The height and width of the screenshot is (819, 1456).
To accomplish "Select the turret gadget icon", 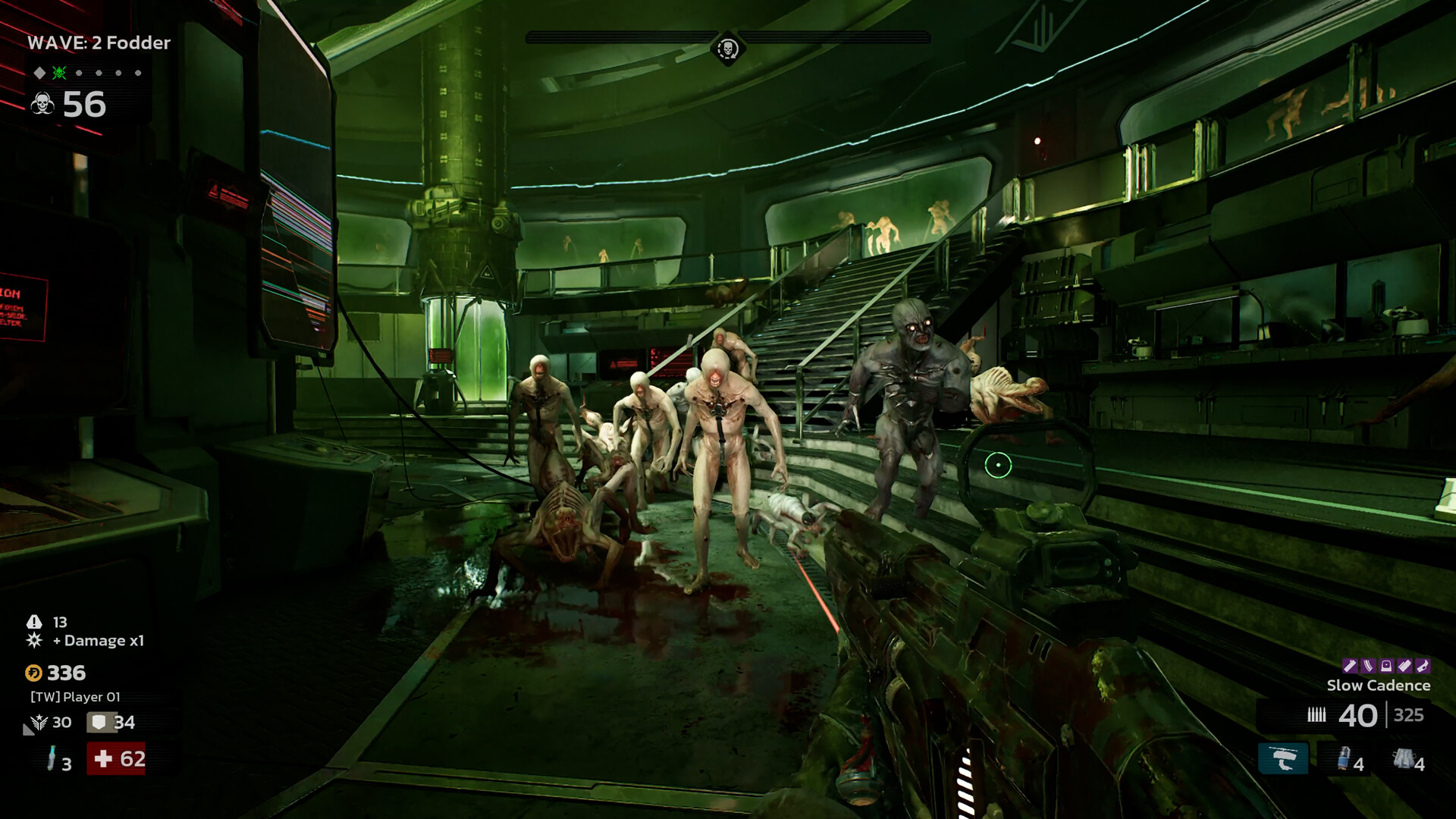I will [x=1283, y=758].
